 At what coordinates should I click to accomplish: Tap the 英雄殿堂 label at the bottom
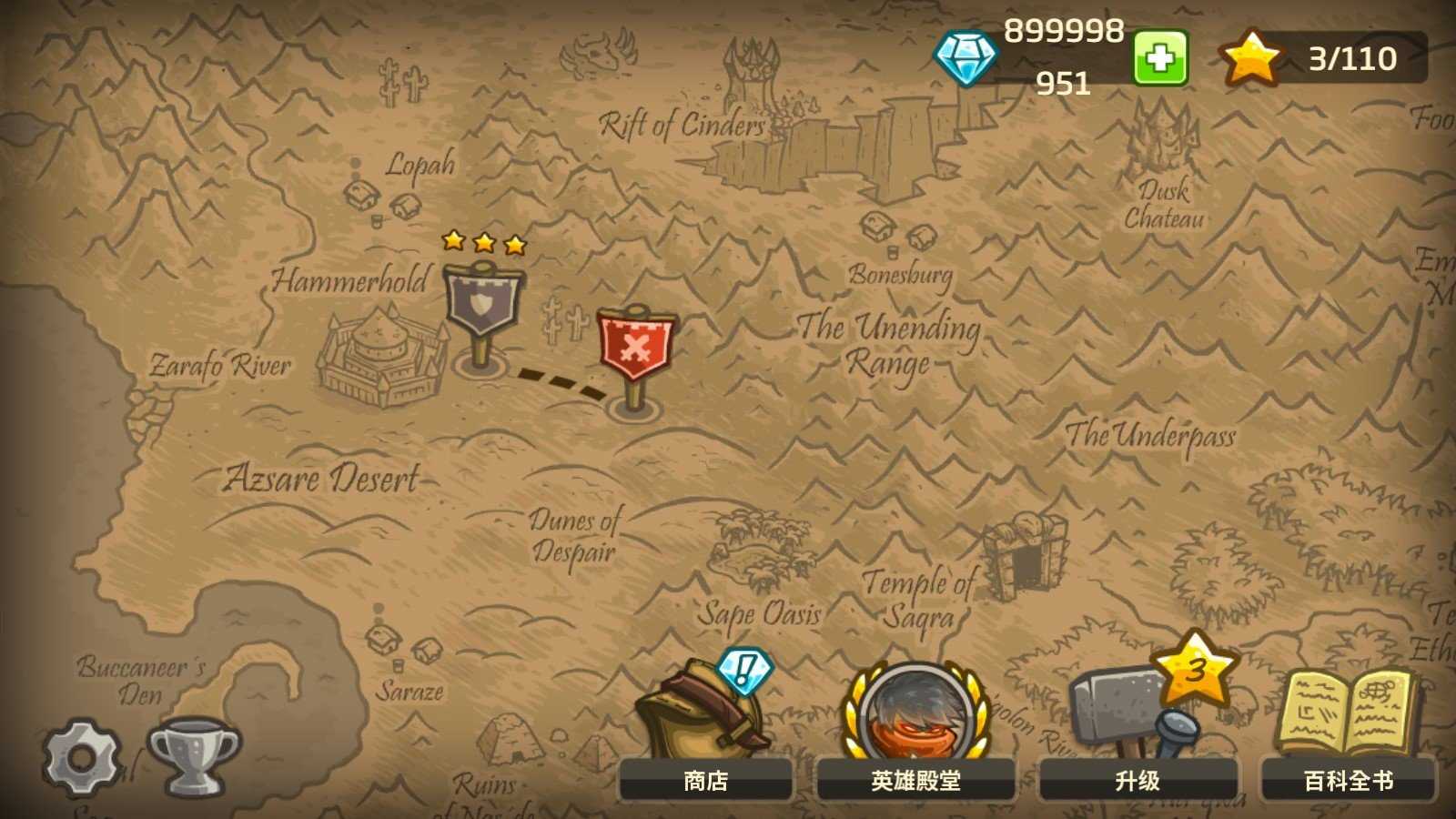915,781
